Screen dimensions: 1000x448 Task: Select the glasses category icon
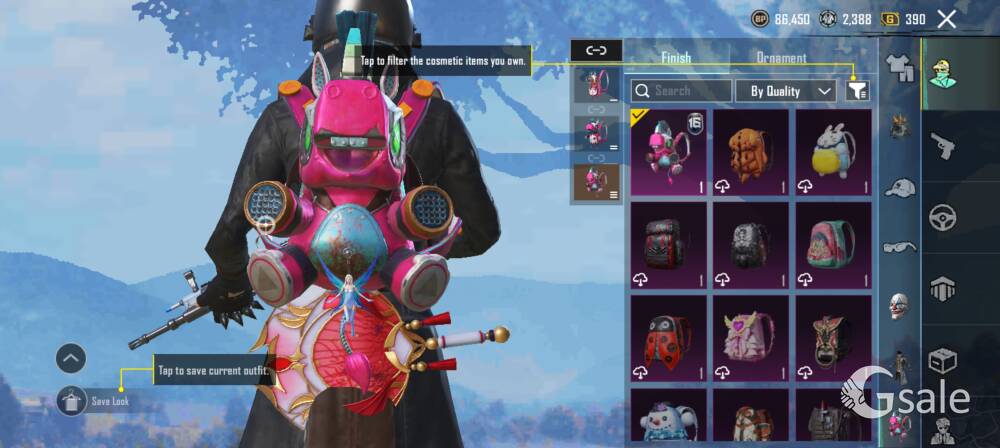point(900,247)
